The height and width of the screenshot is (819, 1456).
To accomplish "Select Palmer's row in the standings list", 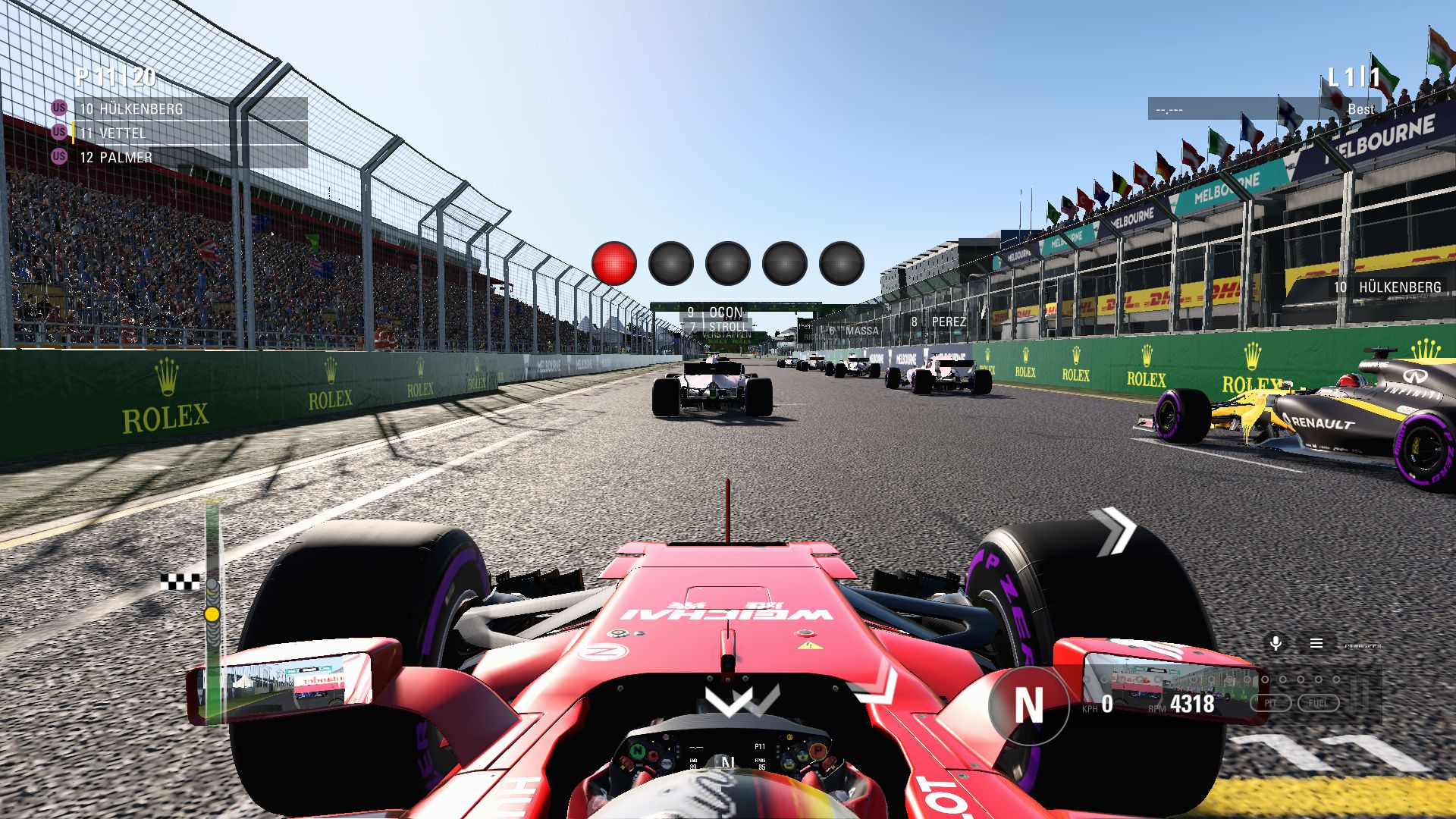I will tap(190, 157).
